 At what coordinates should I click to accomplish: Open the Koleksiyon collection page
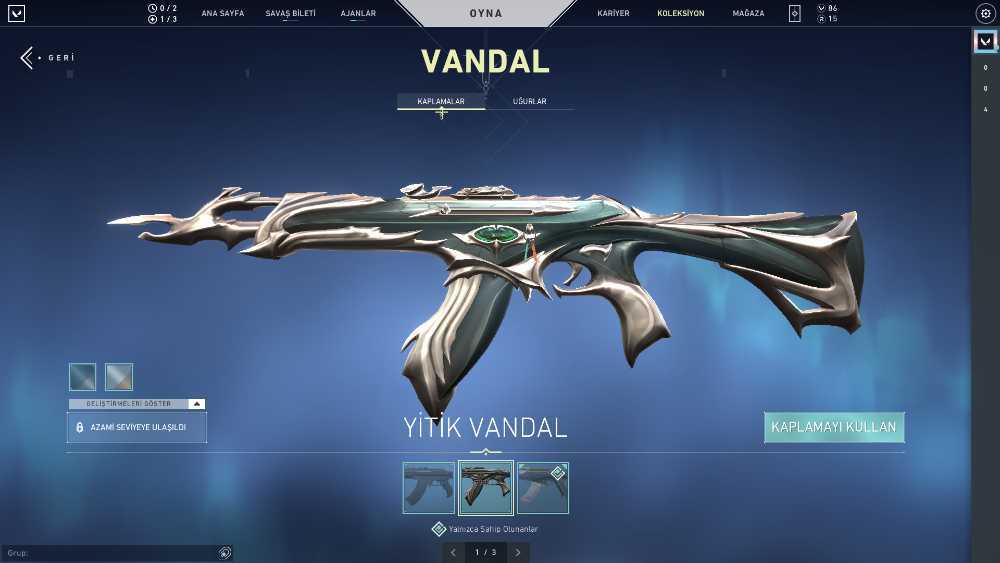pos(680,14)
